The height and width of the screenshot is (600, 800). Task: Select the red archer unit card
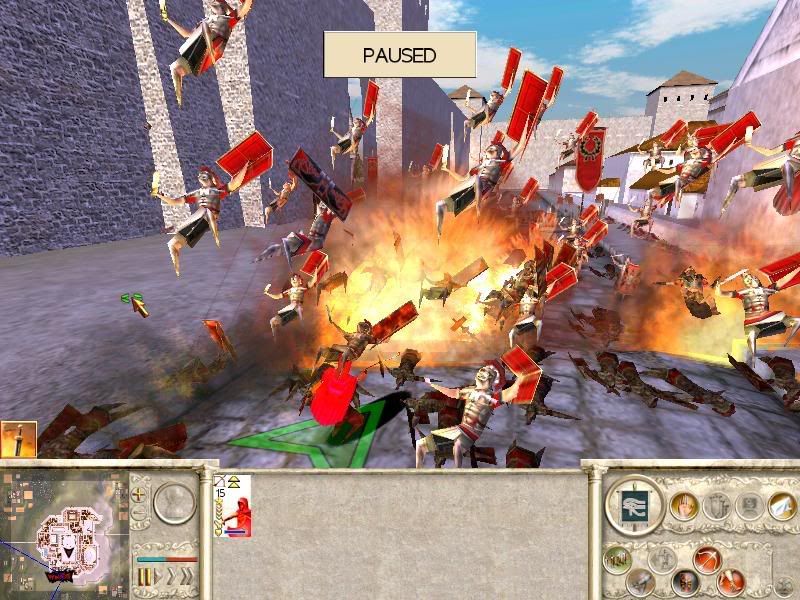click(232, 506)
